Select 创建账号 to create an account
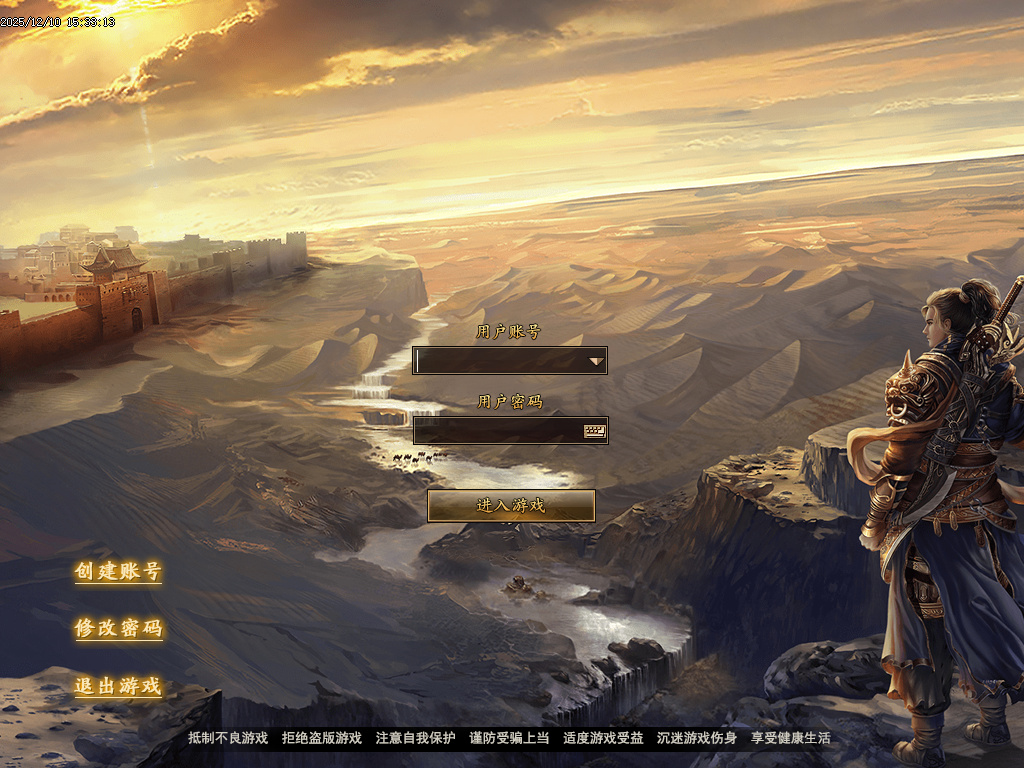 (118, 572)
